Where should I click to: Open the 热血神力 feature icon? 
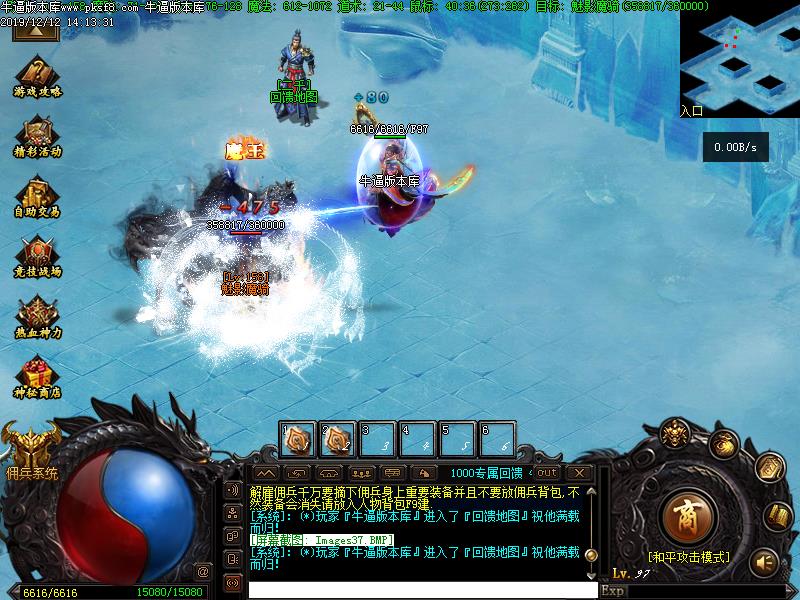coord(37,316)
